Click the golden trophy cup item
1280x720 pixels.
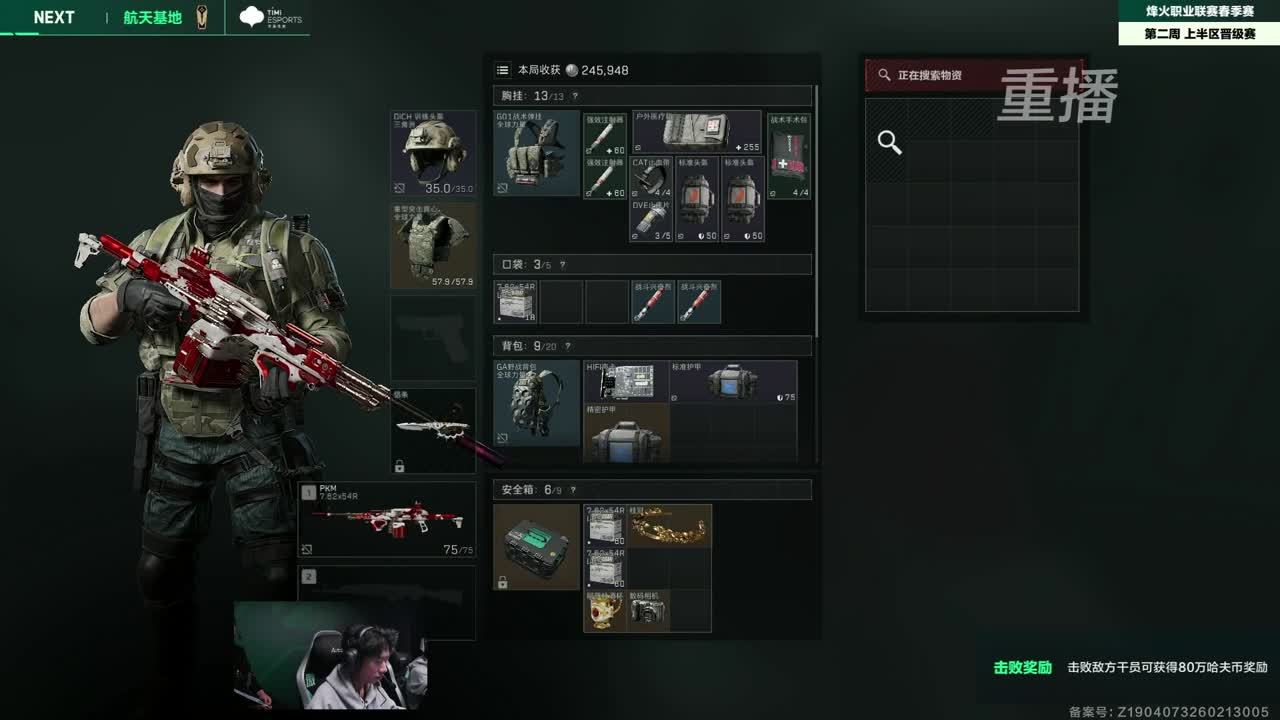coord(604,611)
